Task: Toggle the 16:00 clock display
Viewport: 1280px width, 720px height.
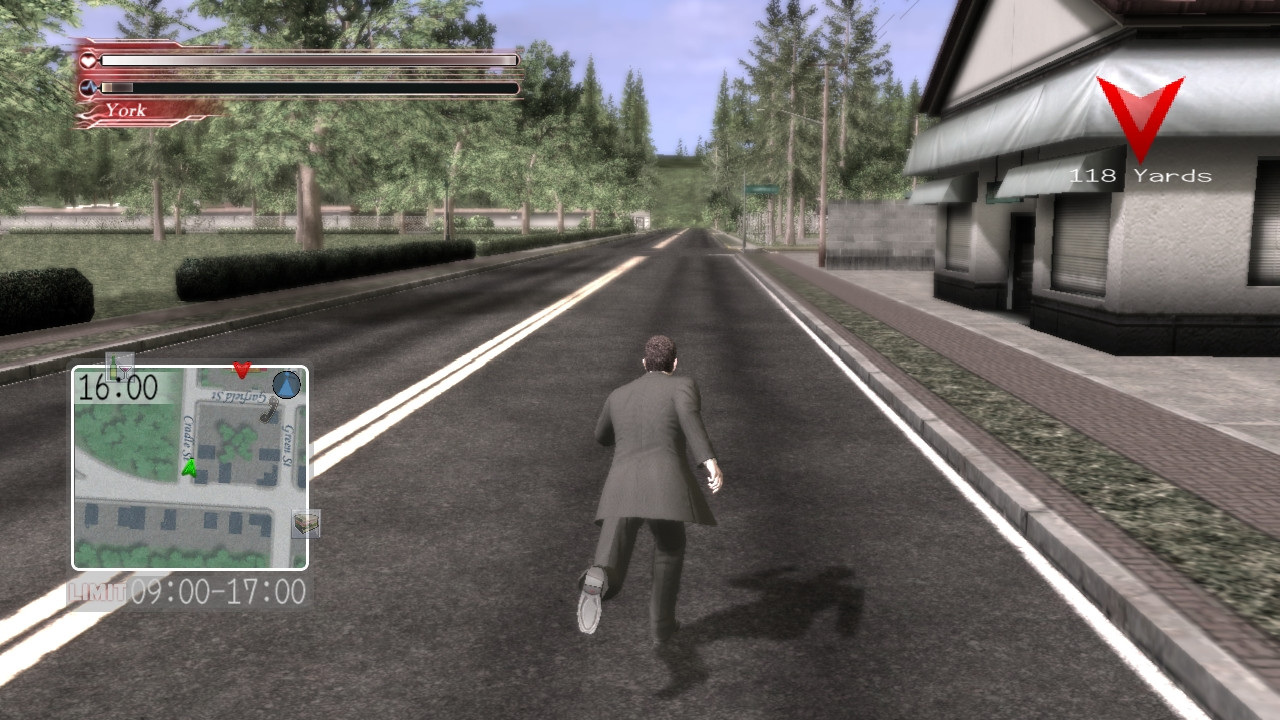Action: click(x=117, y=386)
